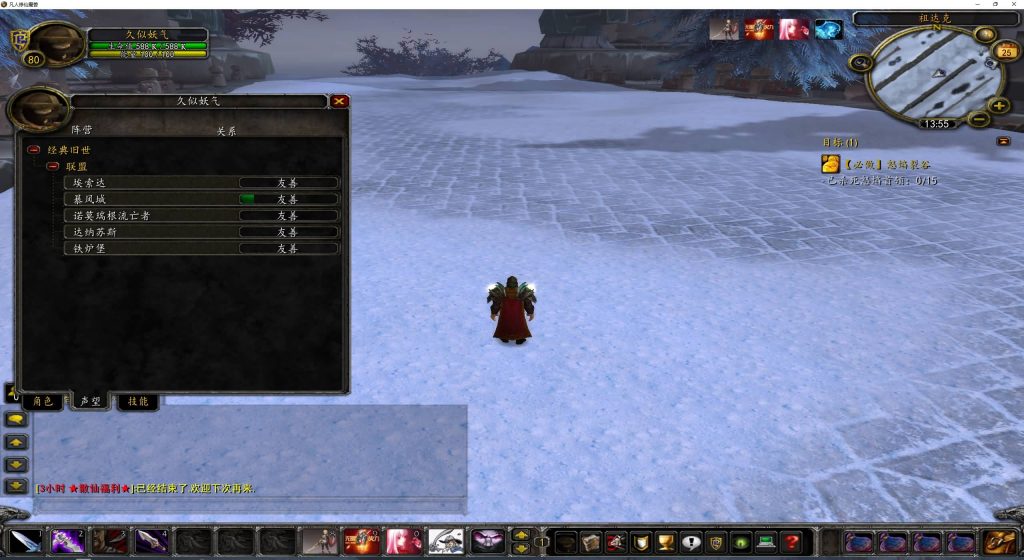This screenshot has width=1024, height=560.
Task: Close the reputation panel
Action: point(340,101)
